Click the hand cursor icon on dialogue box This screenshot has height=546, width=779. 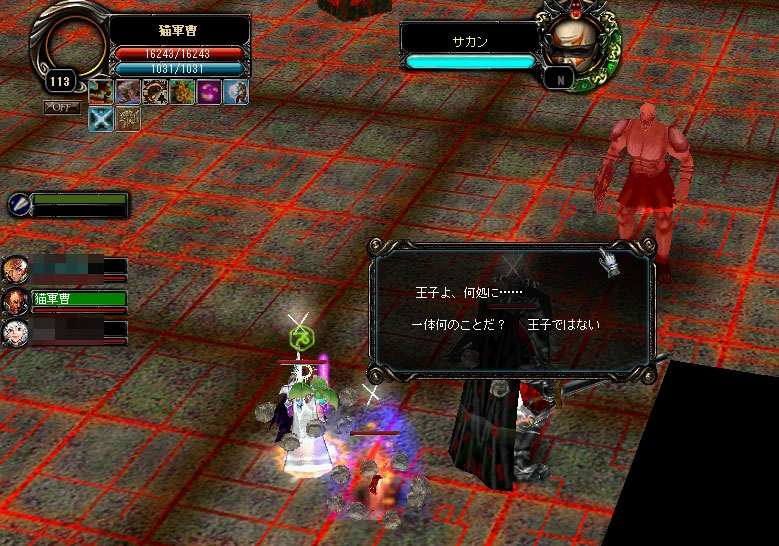point(608,263)
